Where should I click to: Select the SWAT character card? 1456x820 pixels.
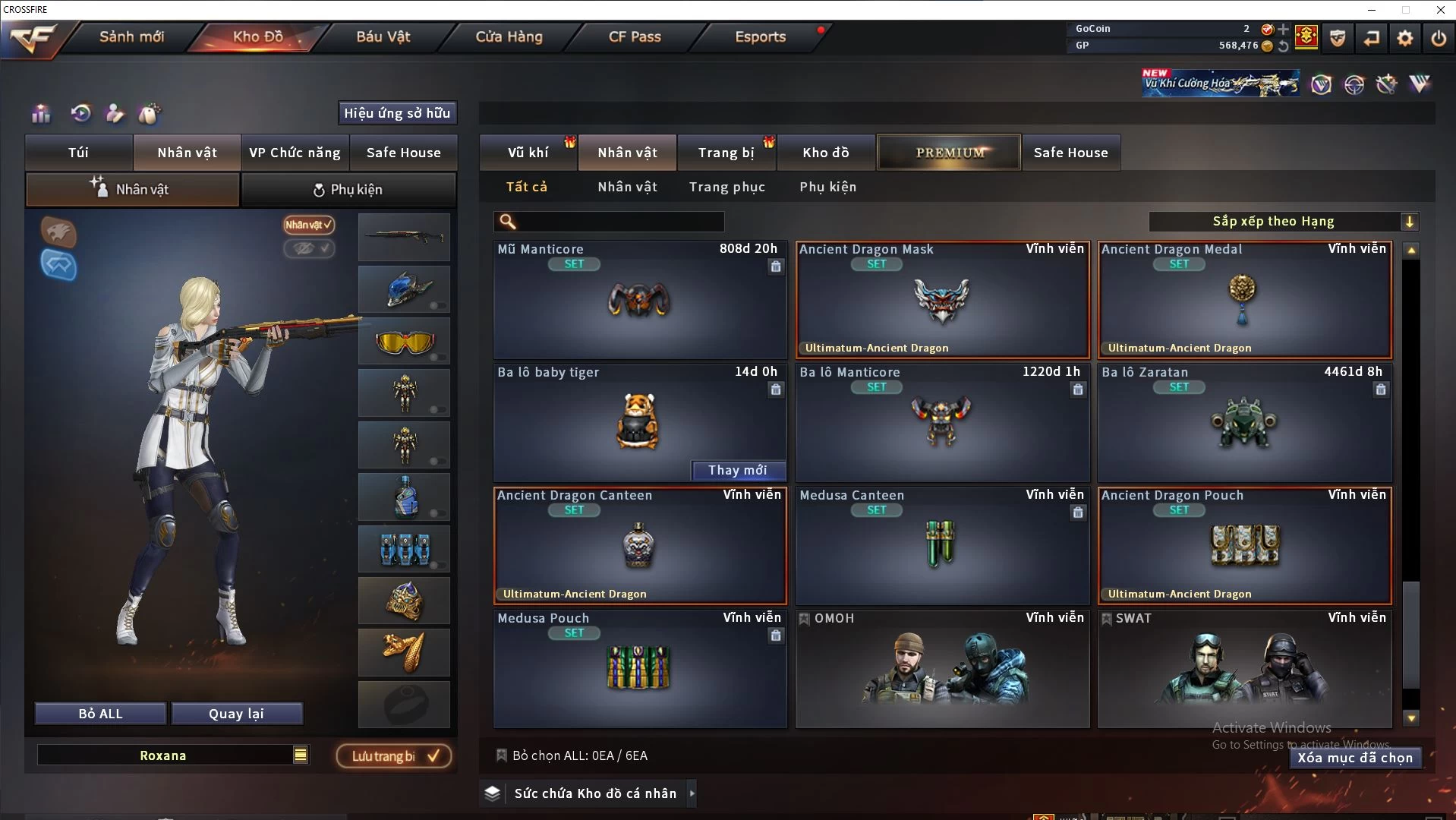(x=1244, y=669)
